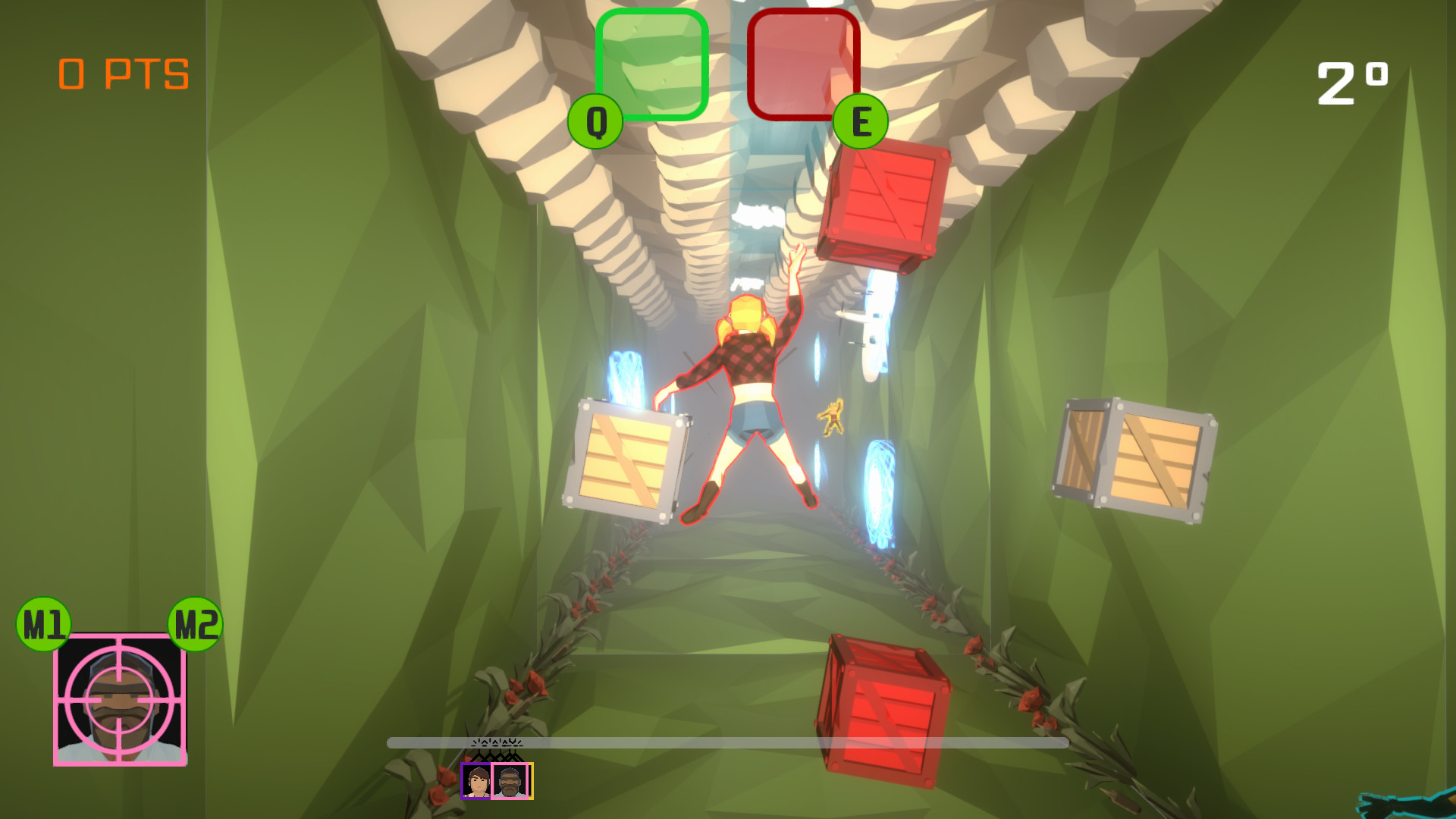Select the E key badge
This screenshot has width=1456, height=819.
click(861, 120)
